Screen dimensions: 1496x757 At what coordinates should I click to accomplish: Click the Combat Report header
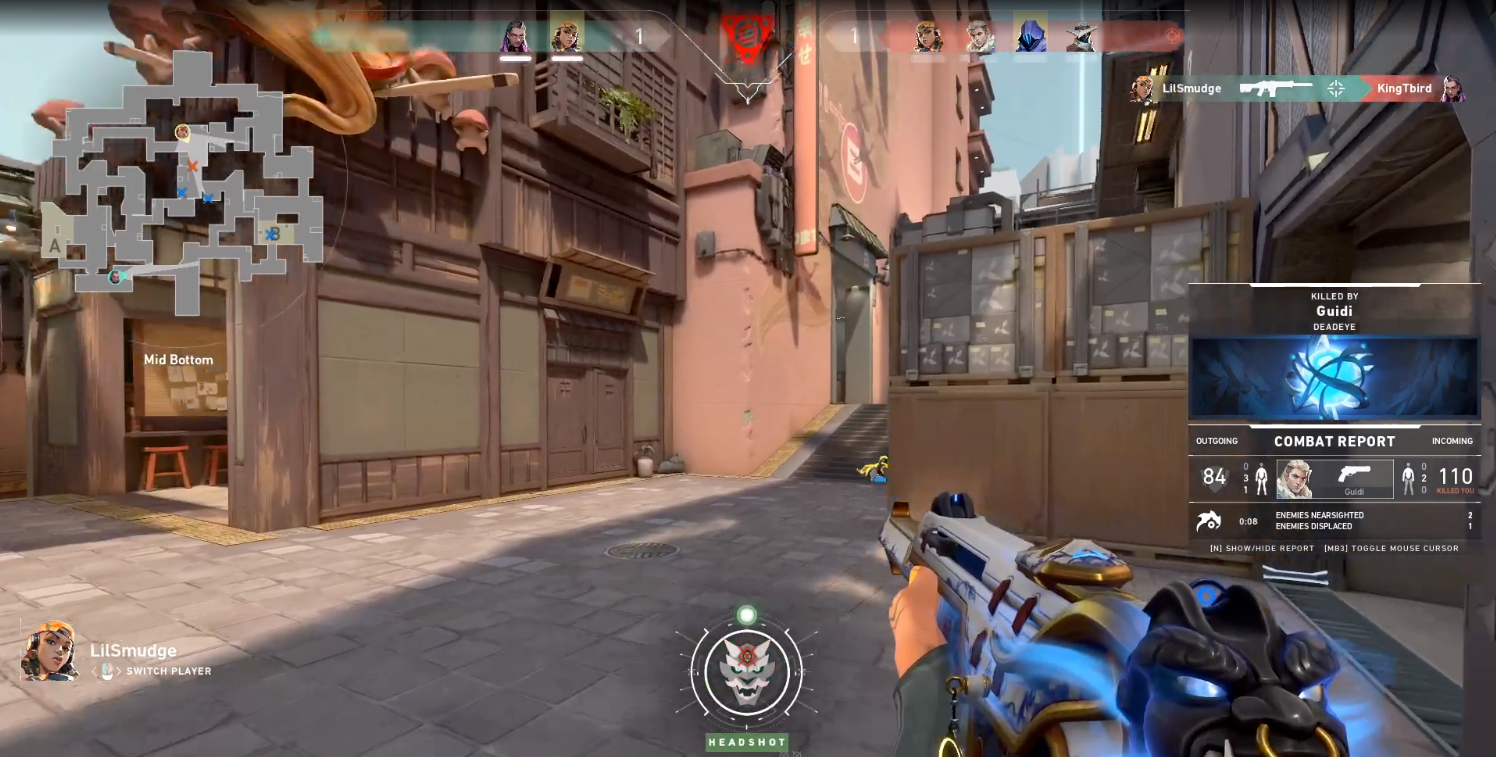(1334, 441)
